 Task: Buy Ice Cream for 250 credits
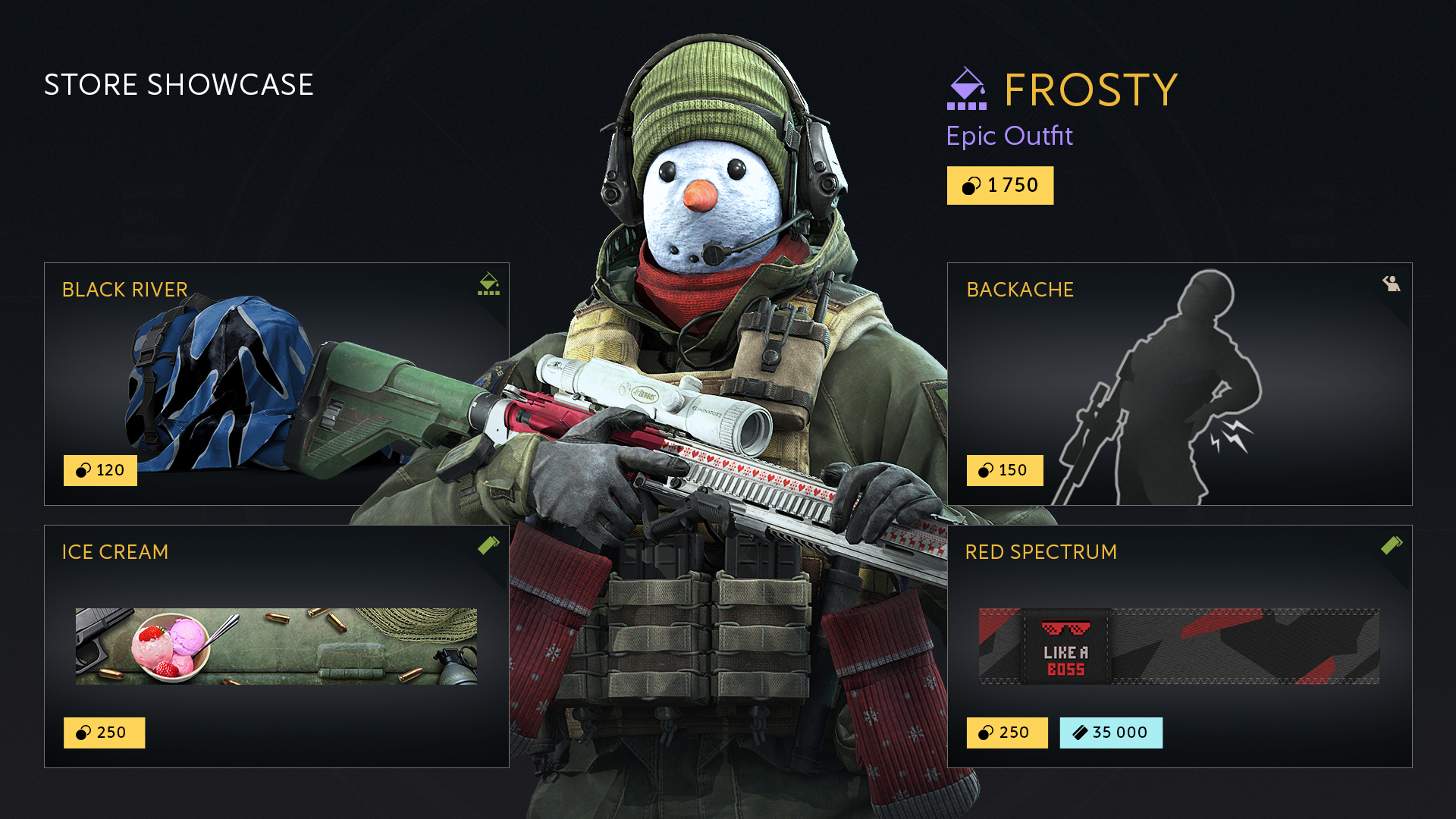coord(104,733)
